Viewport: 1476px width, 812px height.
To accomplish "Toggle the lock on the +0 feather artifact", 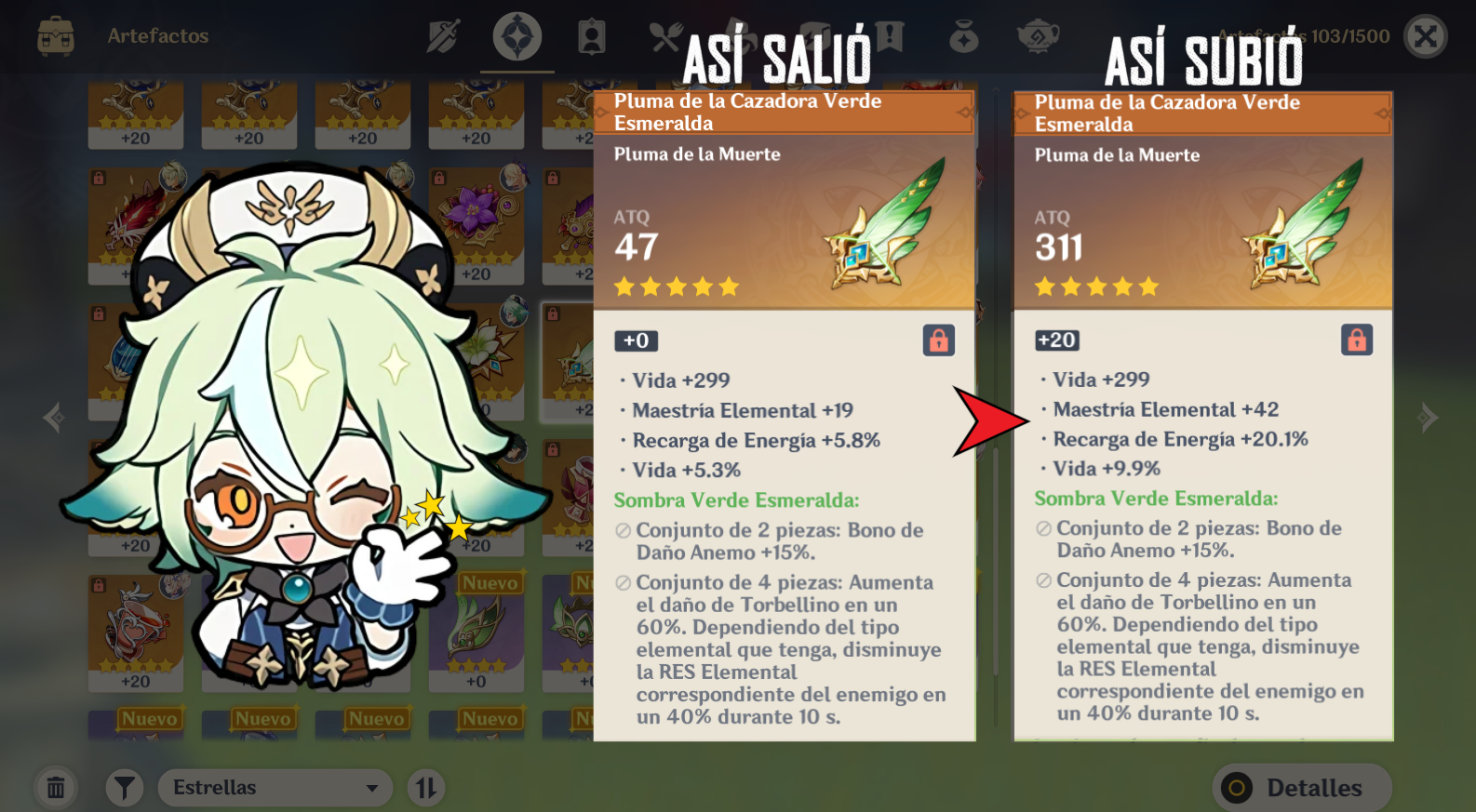I will pos(939,341).
